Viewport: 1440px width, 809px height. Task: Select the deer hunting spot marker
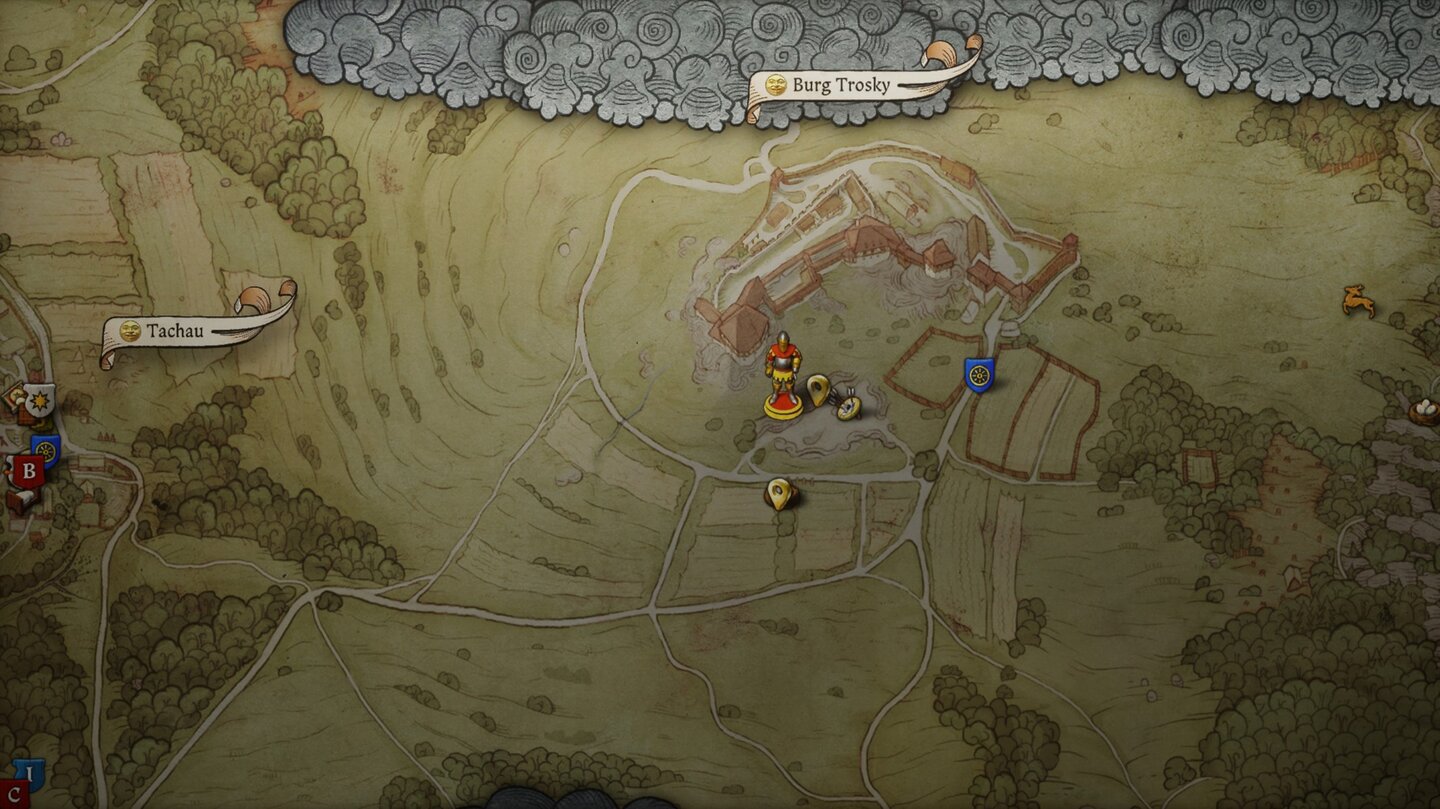click(x=1357, y=299)
